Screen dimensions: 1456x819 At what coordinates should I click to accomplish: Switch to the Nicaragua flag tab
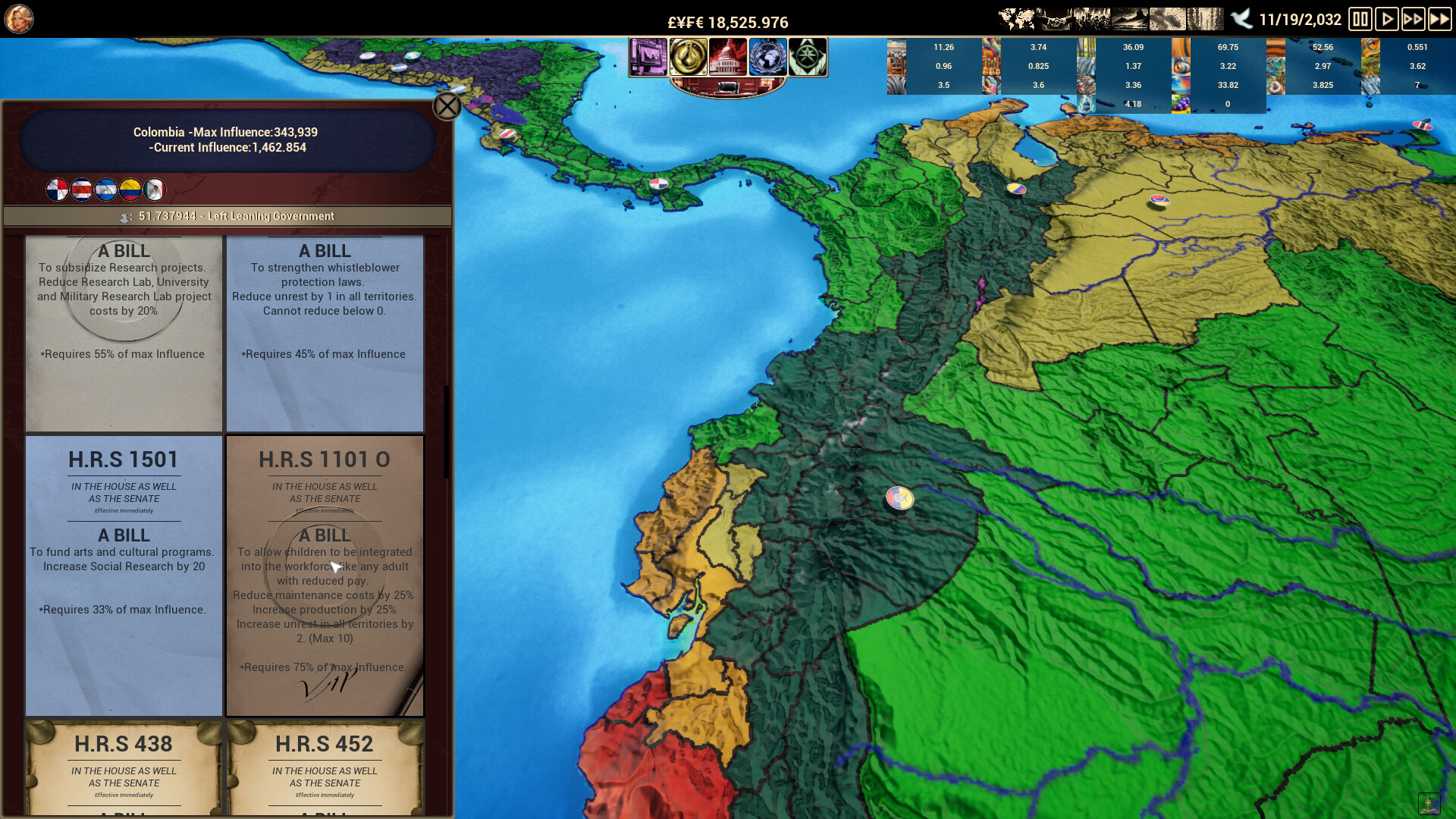[x=106, y=190]
